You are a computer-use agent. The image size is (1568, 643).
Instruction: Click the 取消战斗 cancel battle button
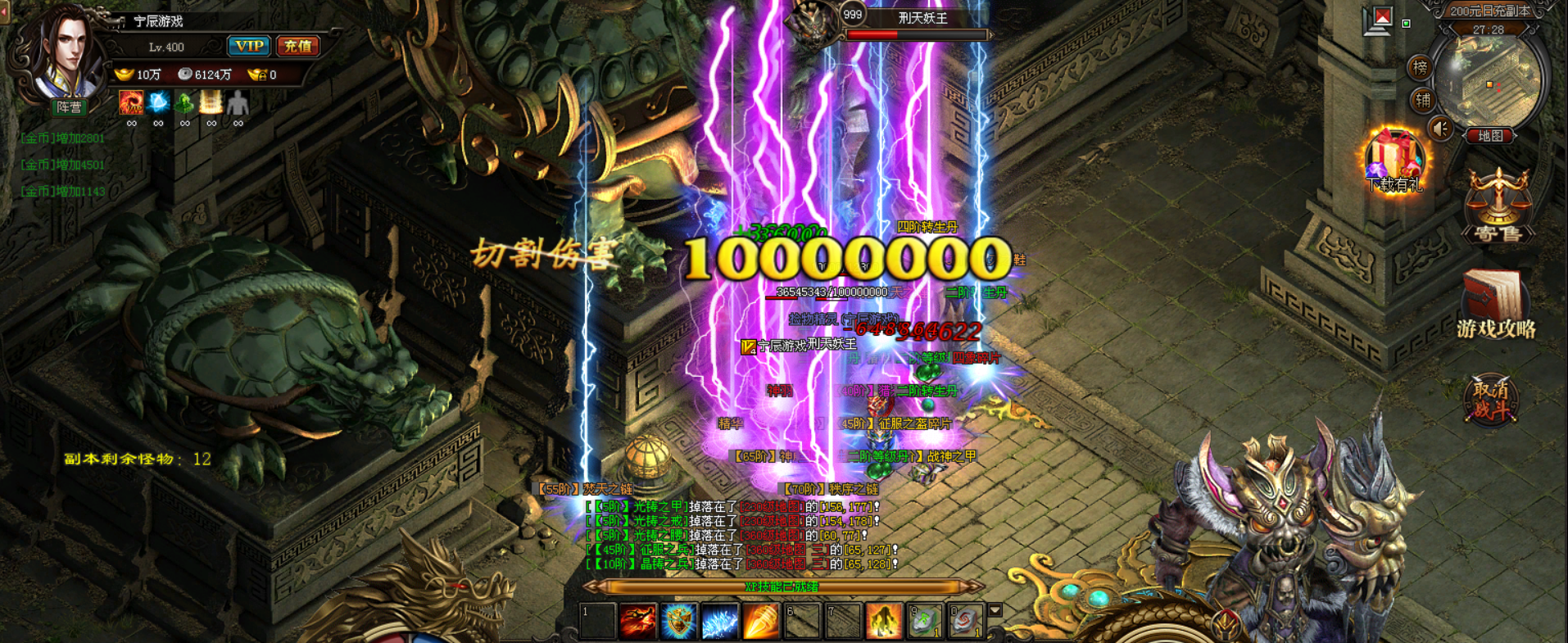(x=1491, y=400)
